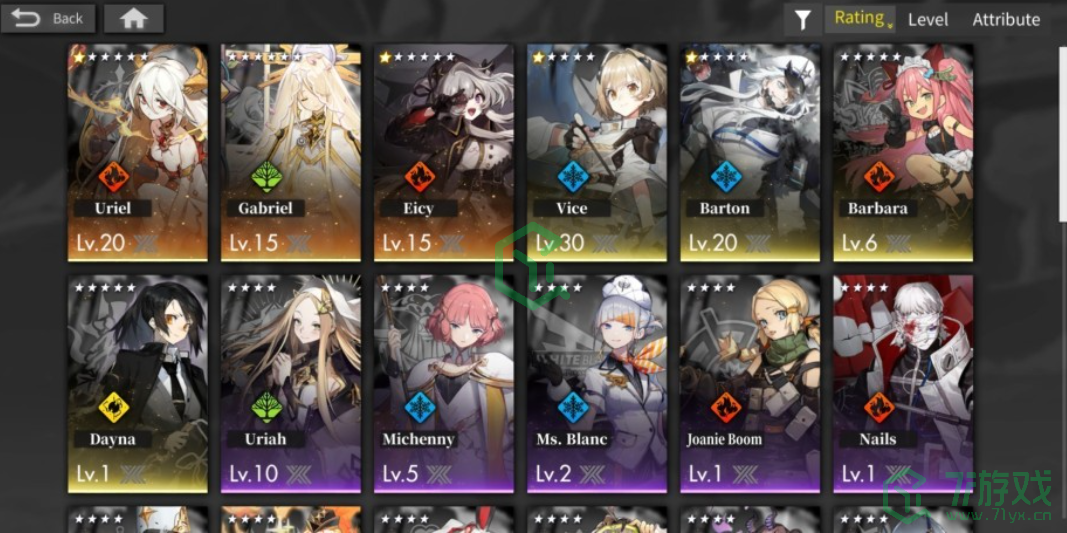Choose the Dayna character card
The image size is (1067, 533).
pyautogui.click(x=138, y=382)
